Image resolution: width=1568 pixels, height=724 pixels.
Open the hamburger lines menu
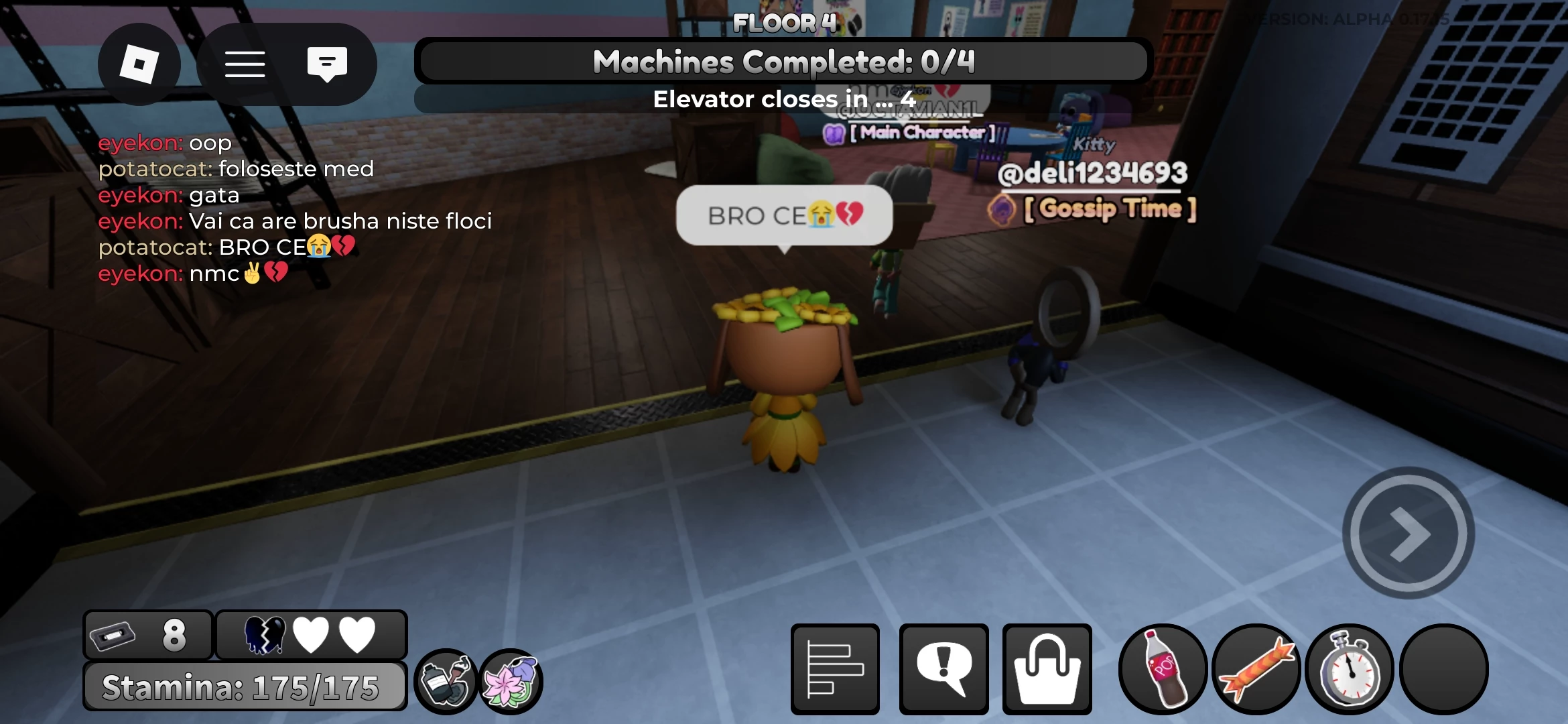coord(245,64)
